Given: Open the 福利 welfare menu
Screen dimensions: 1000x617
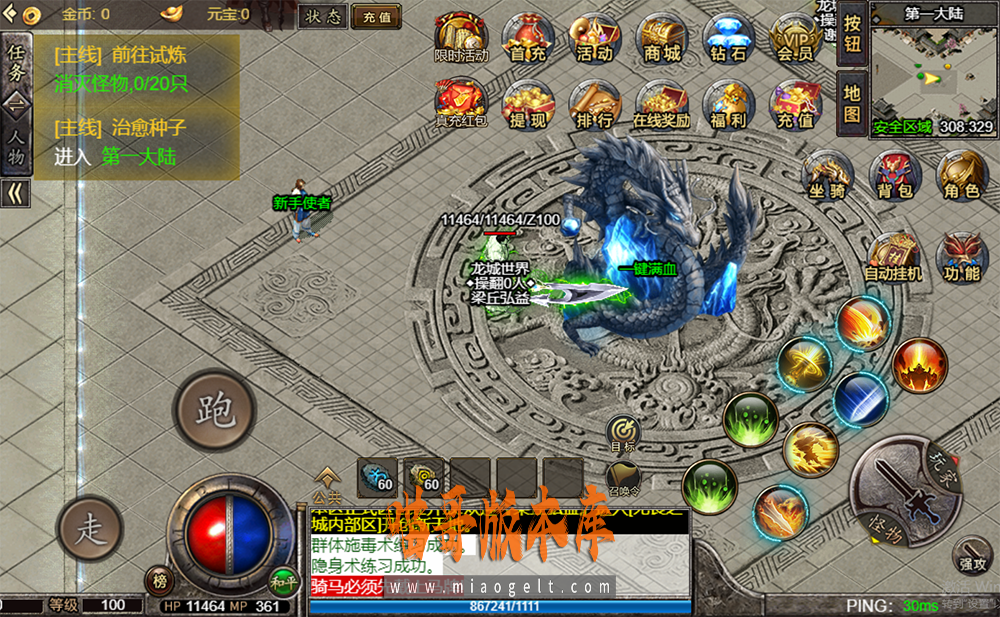Looking at the screenshot, I should point(728,106).
